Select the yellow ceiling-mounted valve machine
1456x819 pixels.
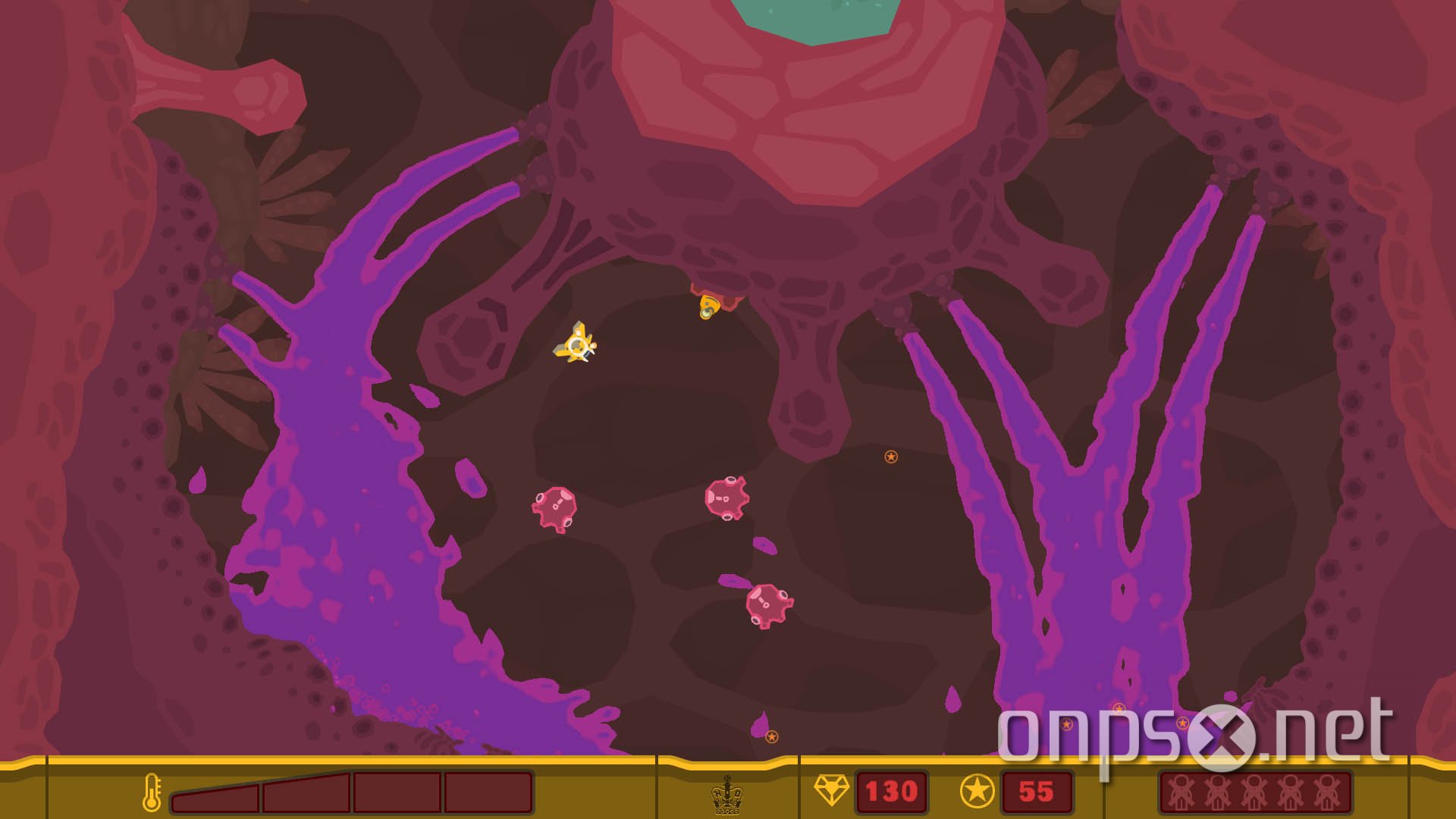pyautogui.click(x=707, y=307)
